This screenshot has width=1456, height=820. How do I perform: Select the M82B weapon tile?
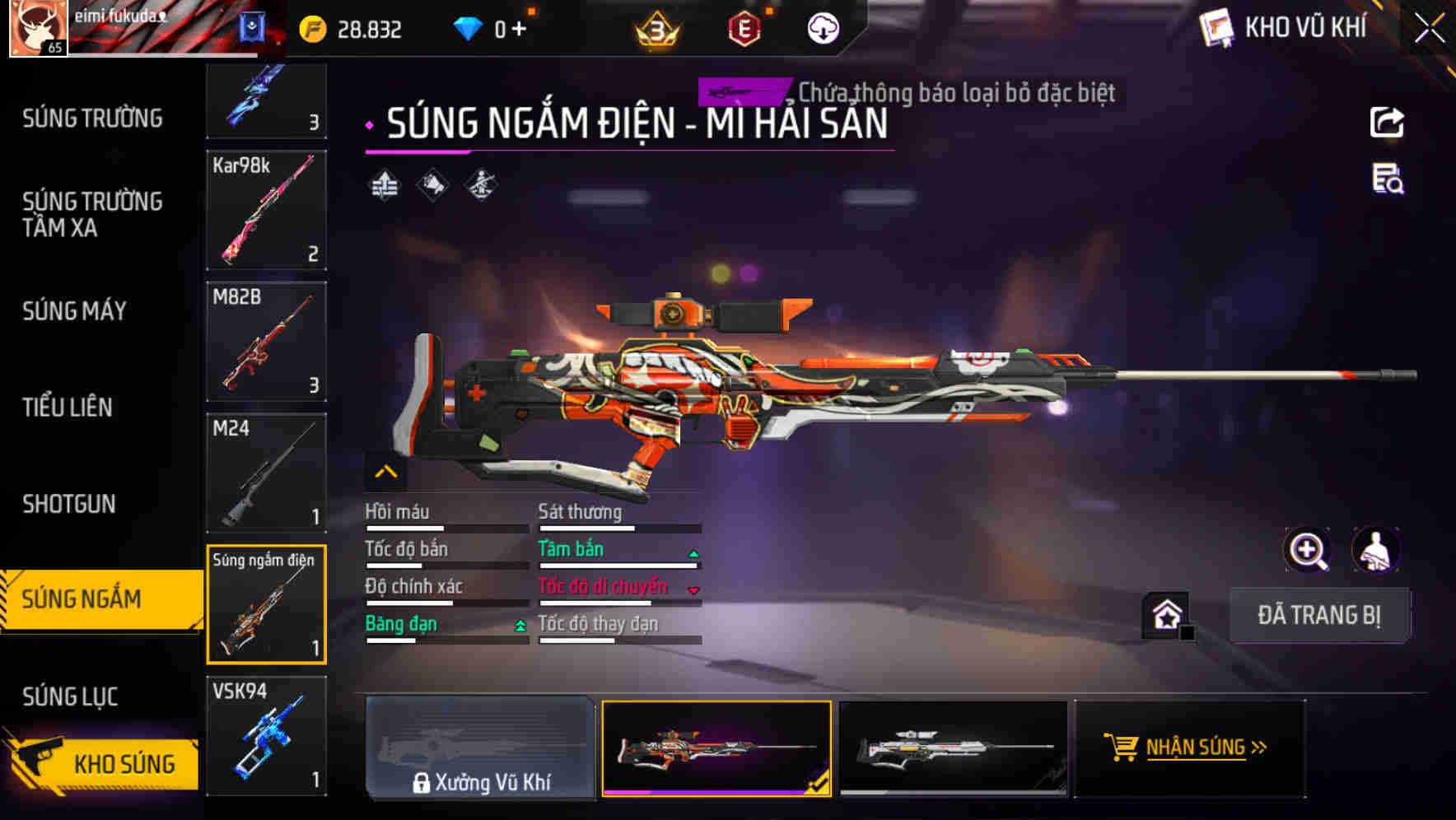tap(266, 342)
